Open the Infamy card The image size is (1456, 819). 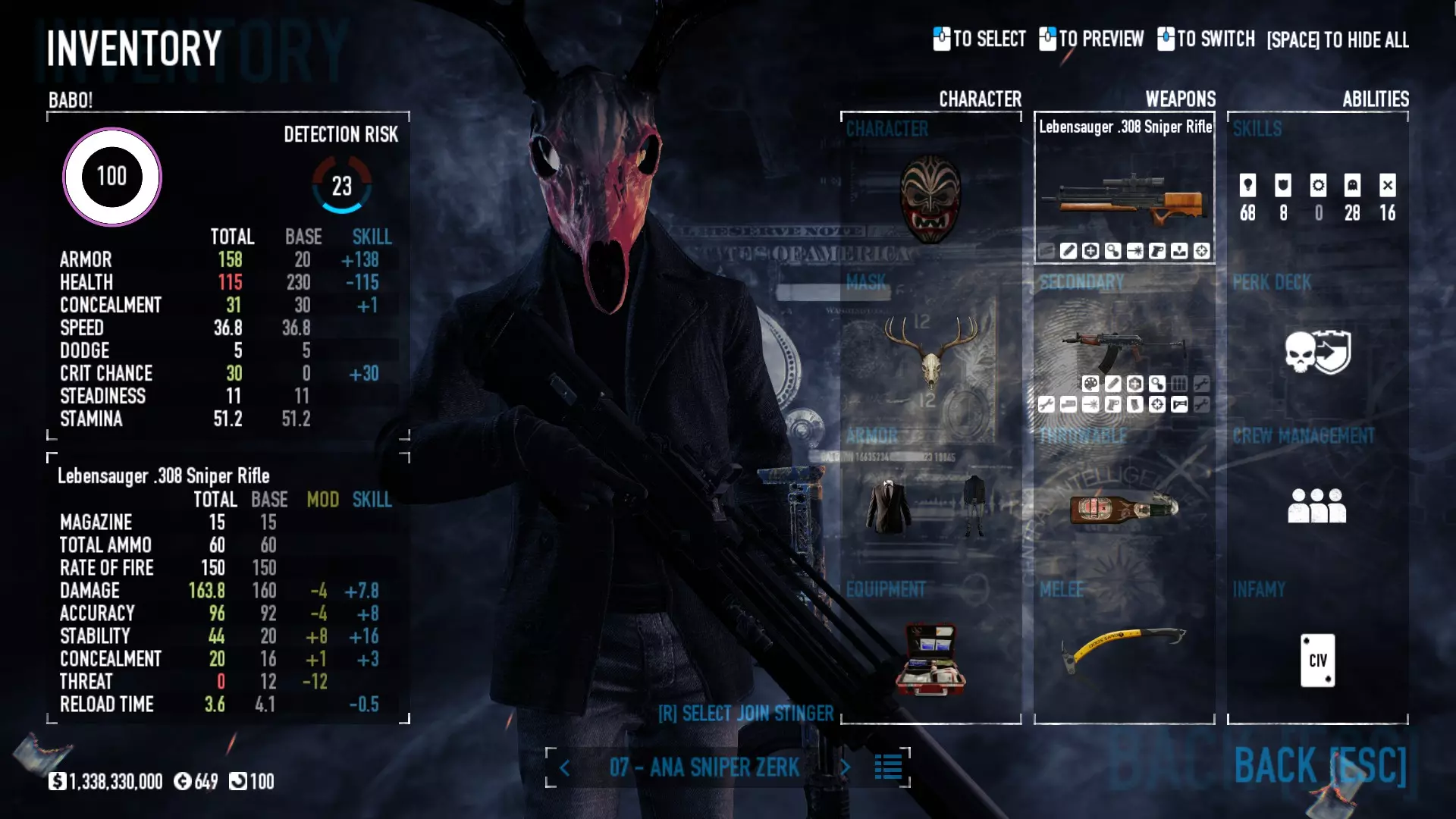coord(1317,660)
